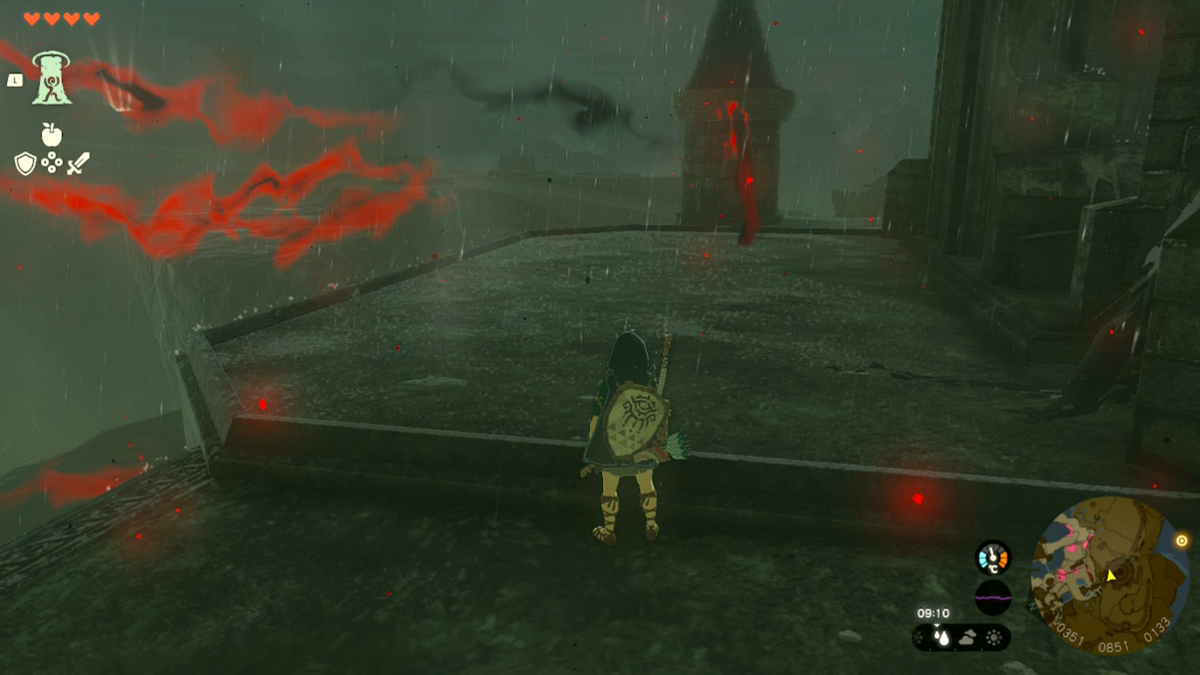Activate the Ascend ability icon
Screen dimensions: 1200x675
[51, 78]
